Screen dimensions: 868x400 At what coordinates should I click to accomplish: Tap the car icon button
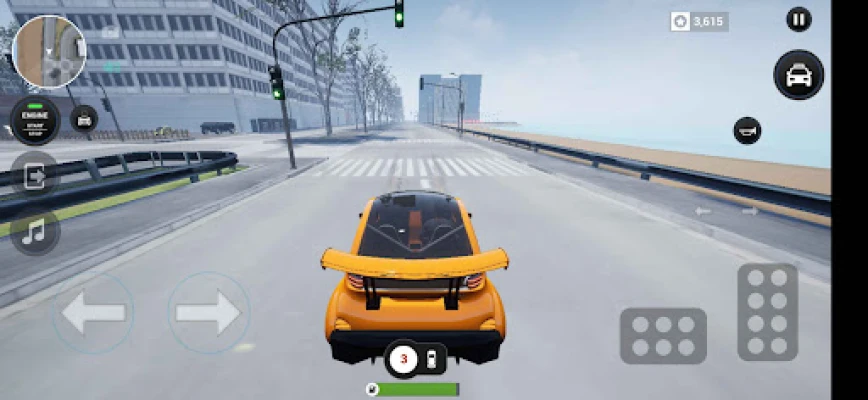[x=798, y=75]
